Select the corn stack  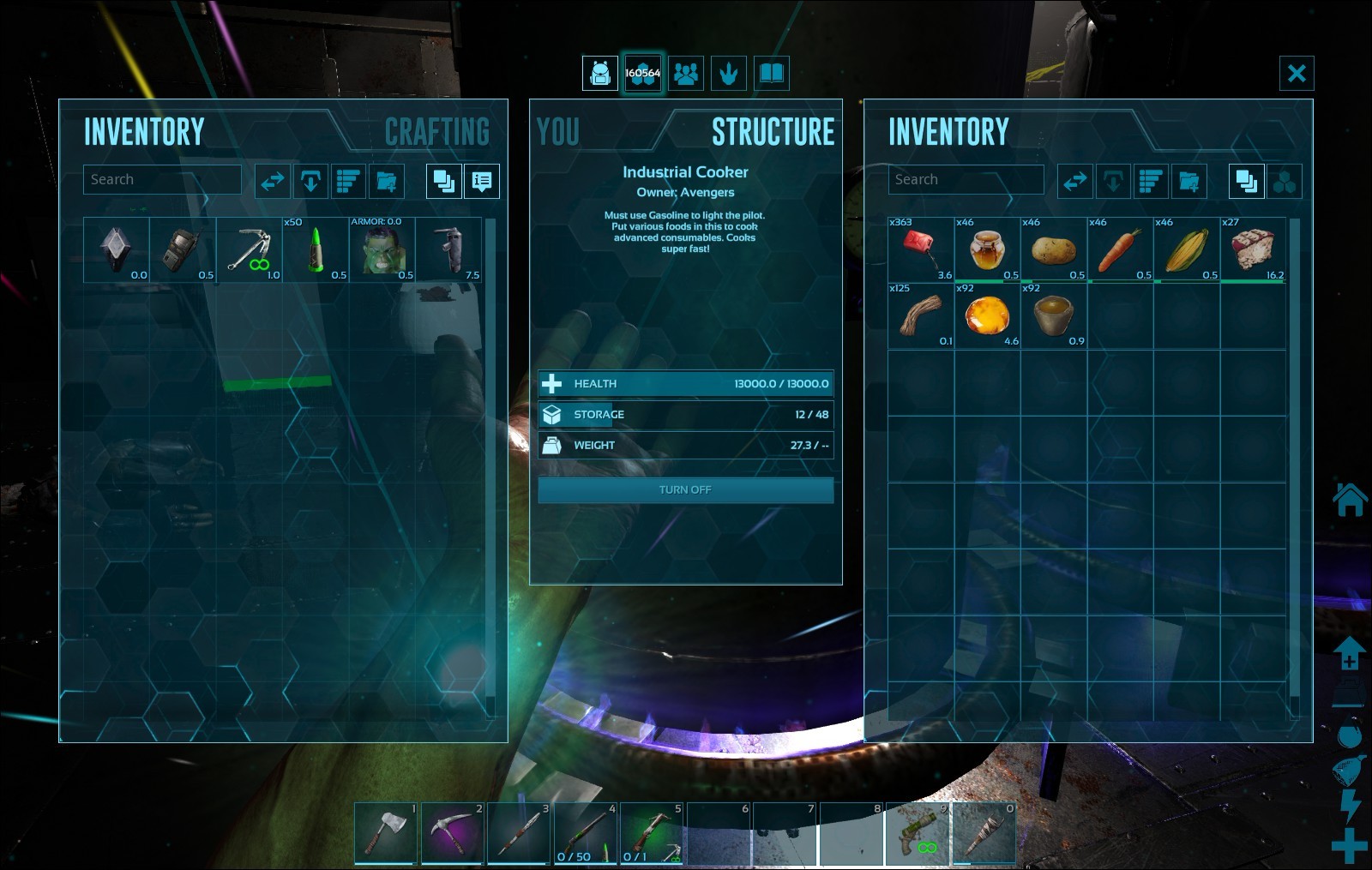(x=1187, y=249)
